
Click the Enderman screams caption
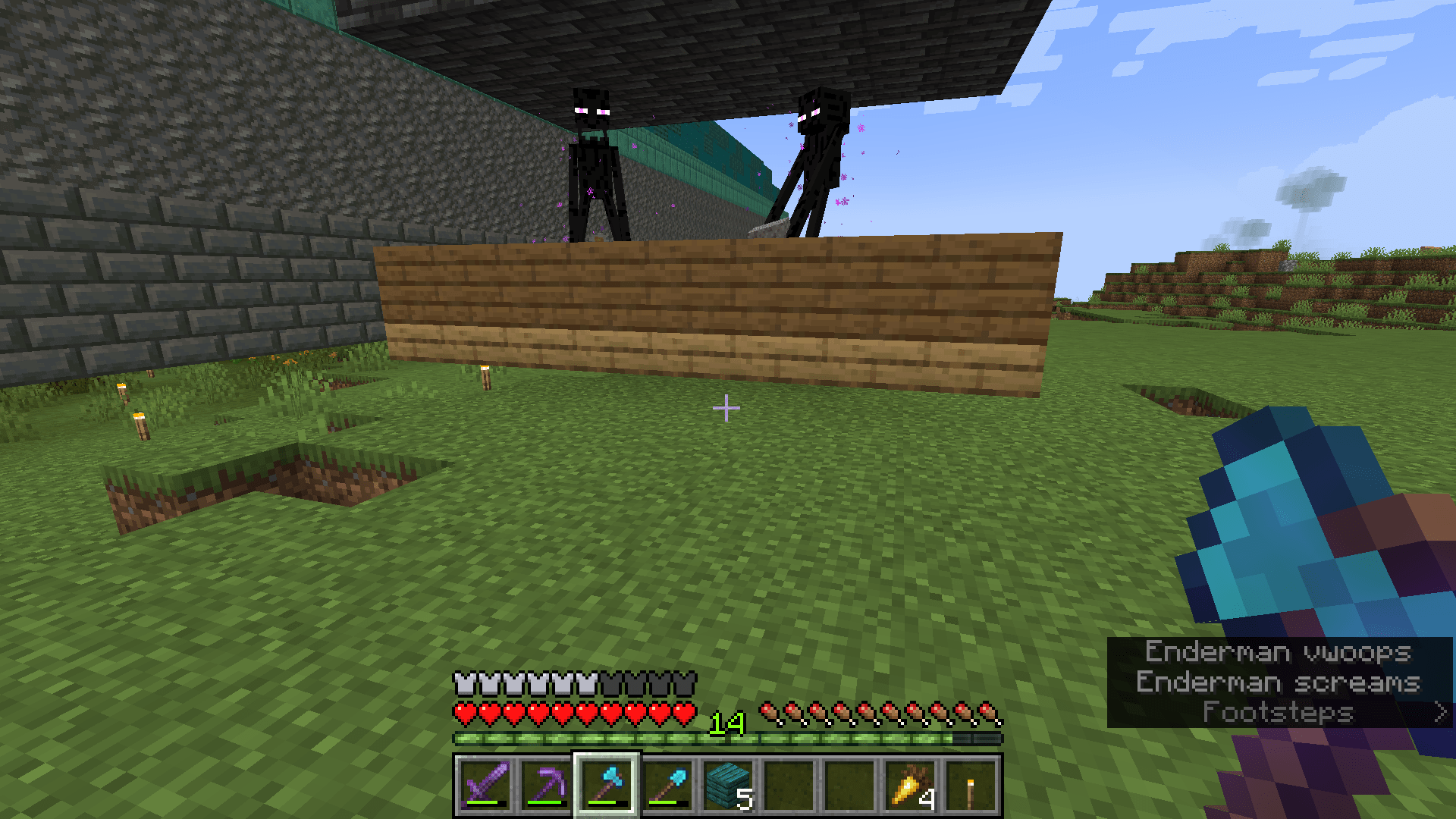[1279, 683]
